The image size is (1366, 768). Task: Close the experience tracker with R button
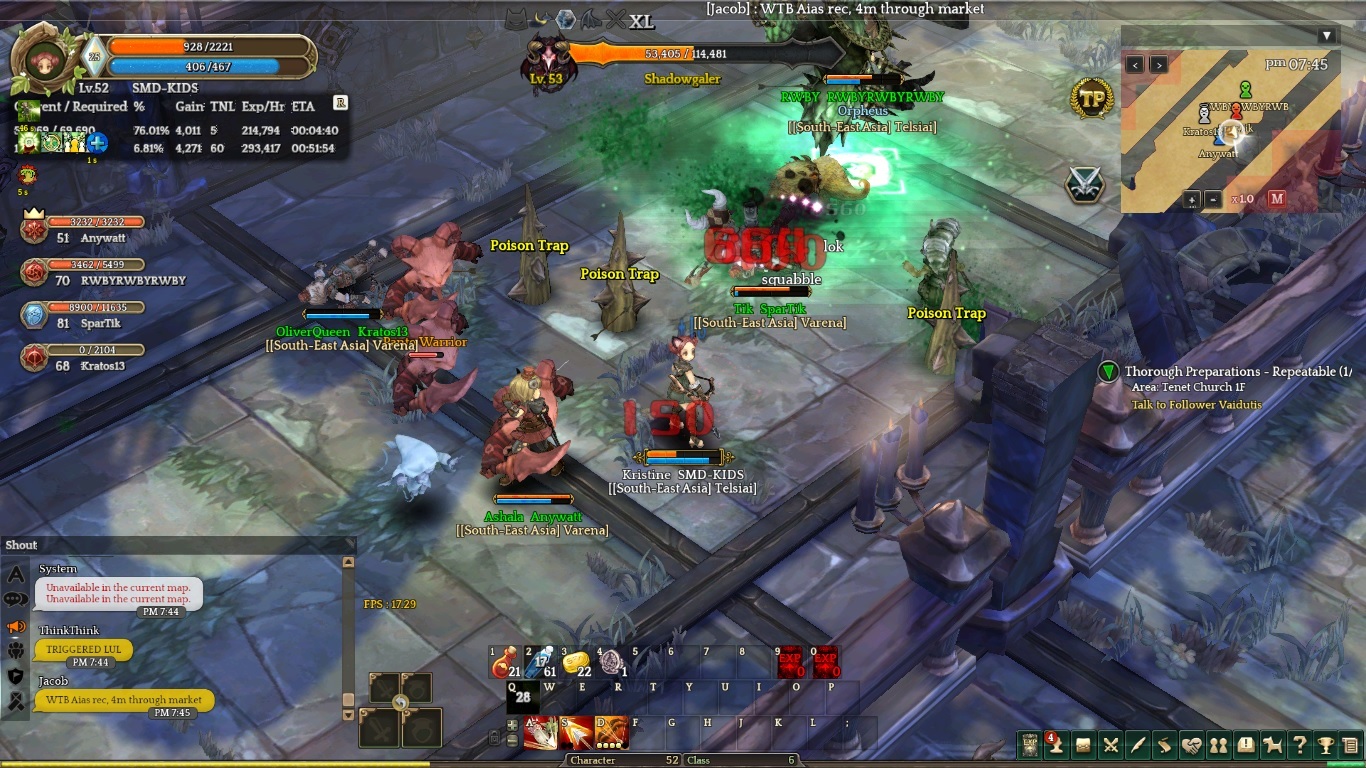340,102
